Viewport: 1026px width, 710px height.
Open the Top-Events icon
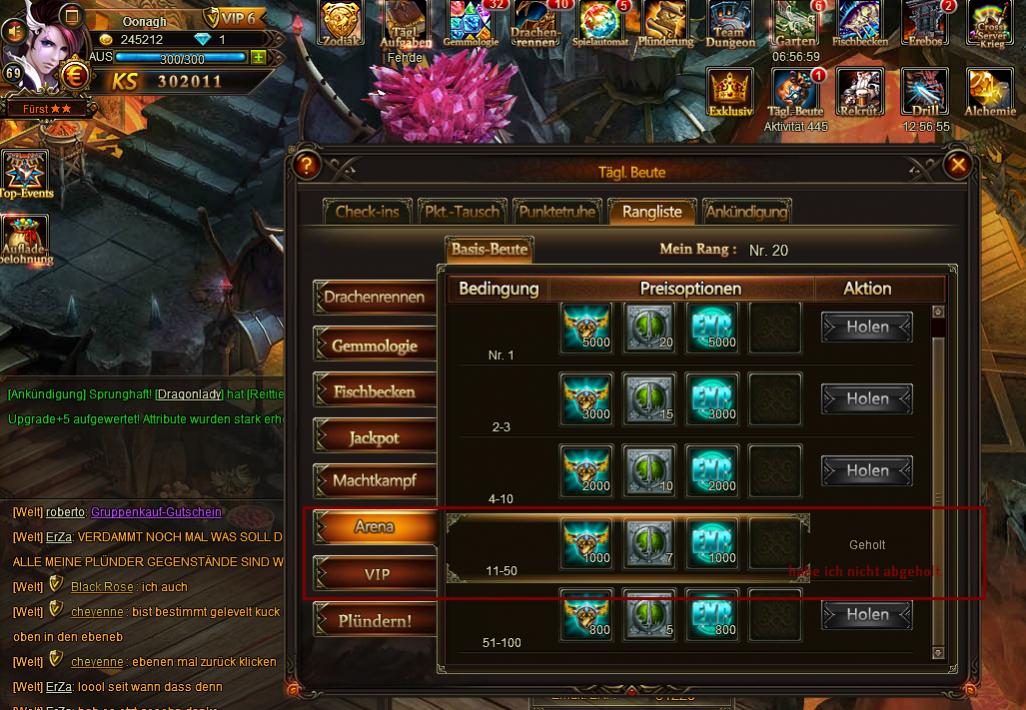[25, 175]
